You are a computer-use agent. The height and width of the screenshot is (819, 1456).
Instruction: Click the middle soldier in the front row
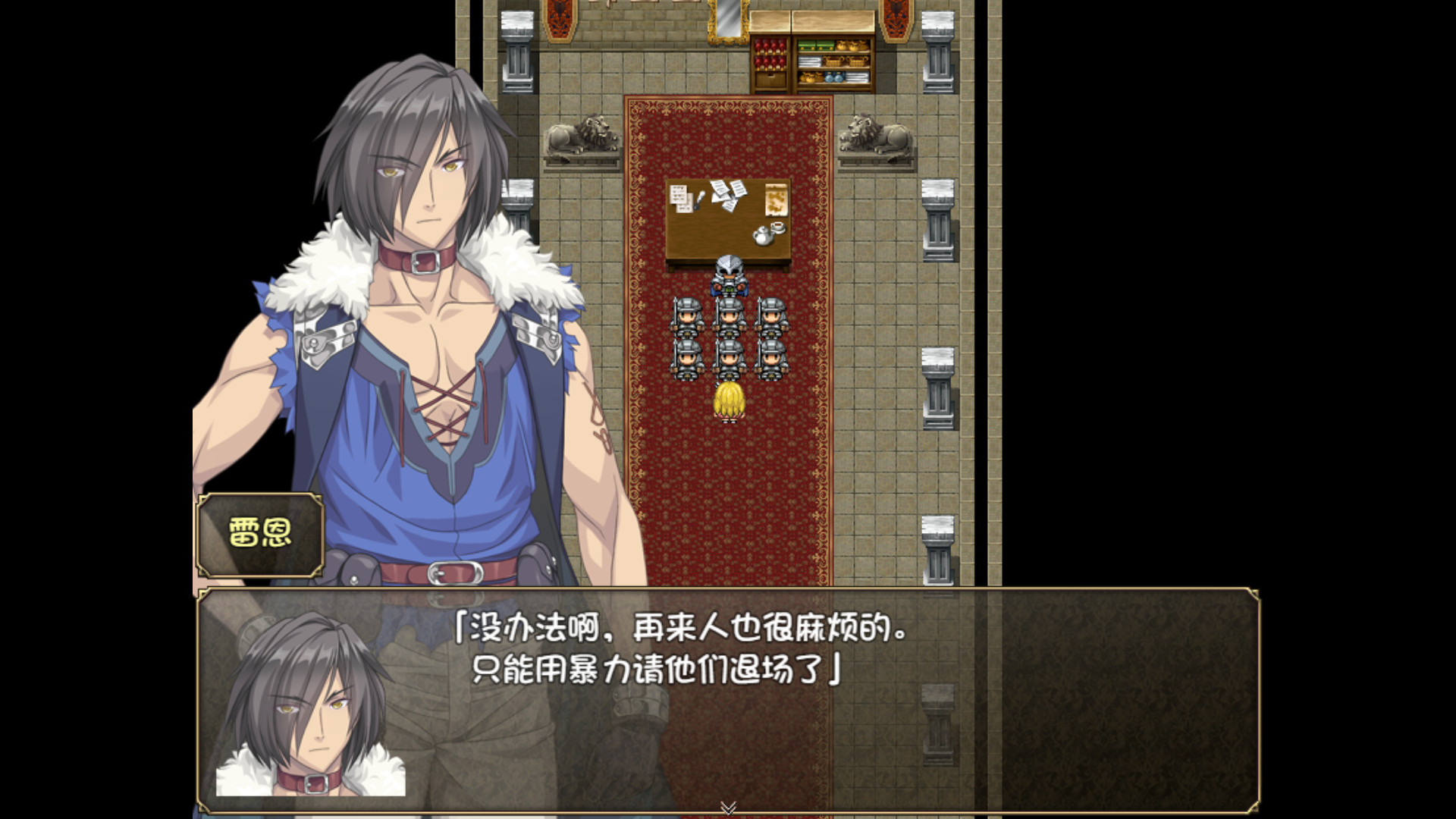[729, 358]
